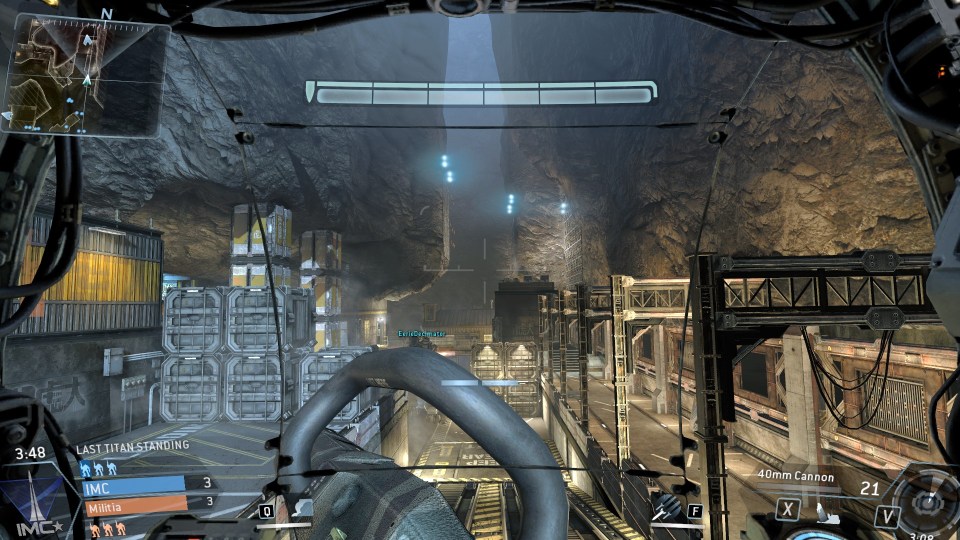Click the blue IMC titan icons

tap(99, 467)
